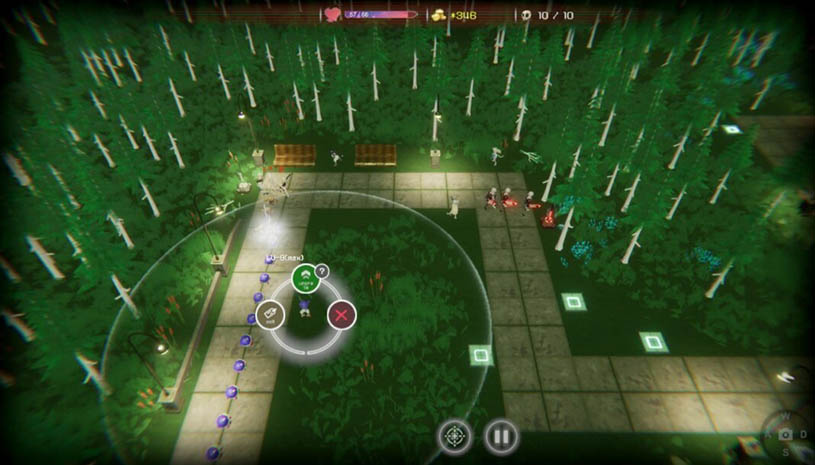Close the tower radial menu with red X
This screenshot has width=815, height=465.
point(342,316)
